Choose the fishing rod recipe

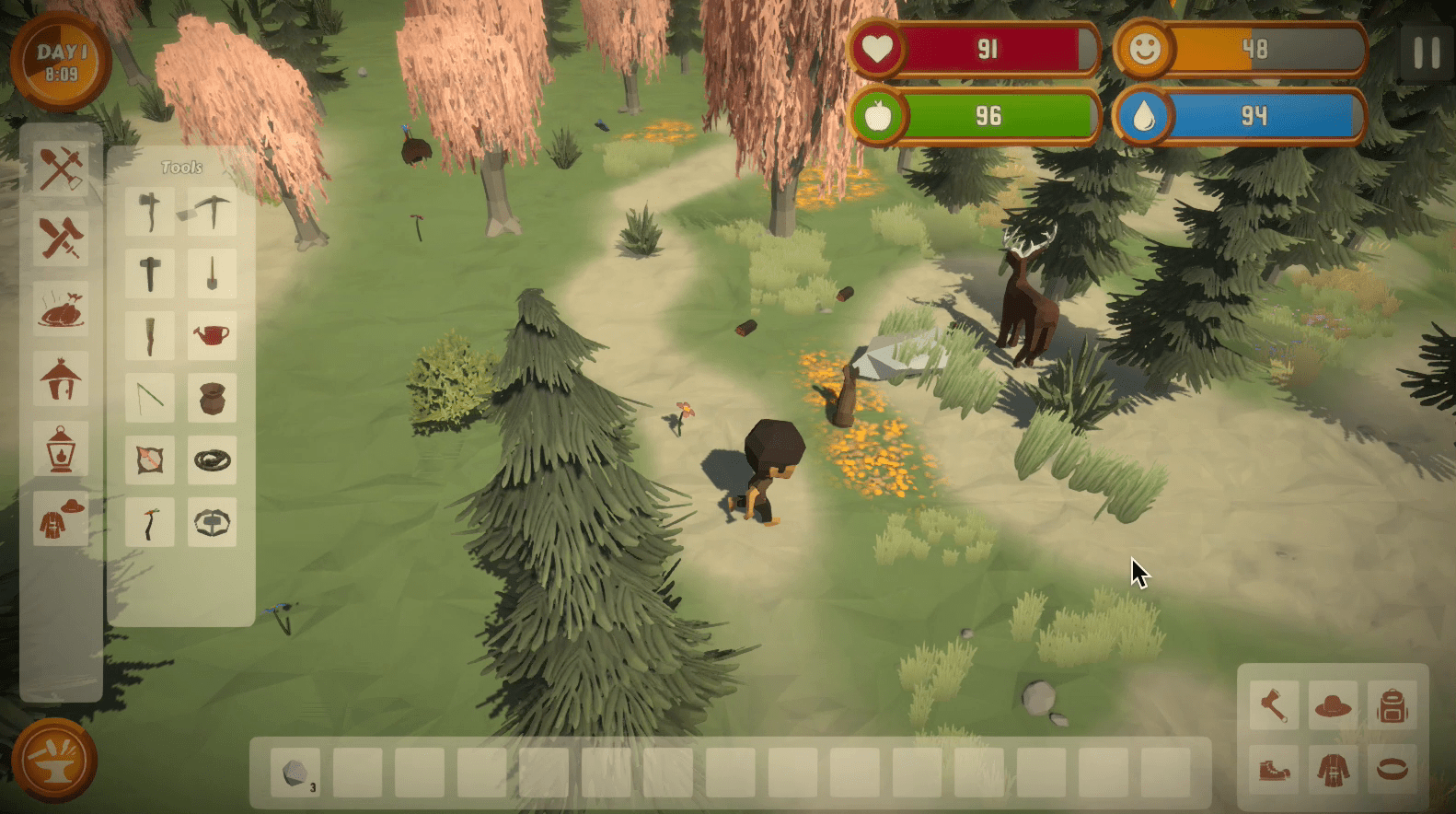coord(149,398)
